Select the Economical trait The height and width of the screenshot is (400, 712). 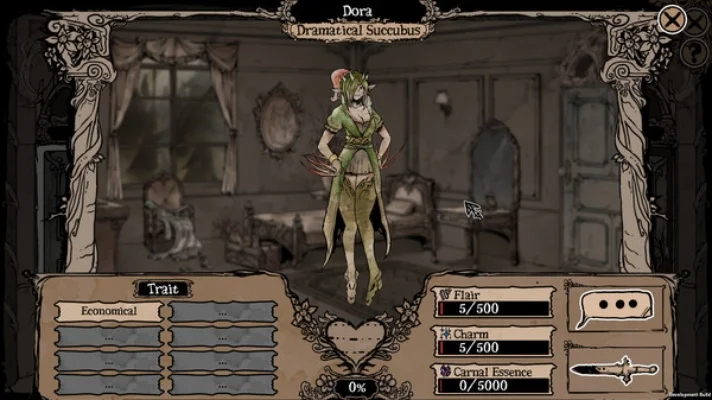point(109,312)
